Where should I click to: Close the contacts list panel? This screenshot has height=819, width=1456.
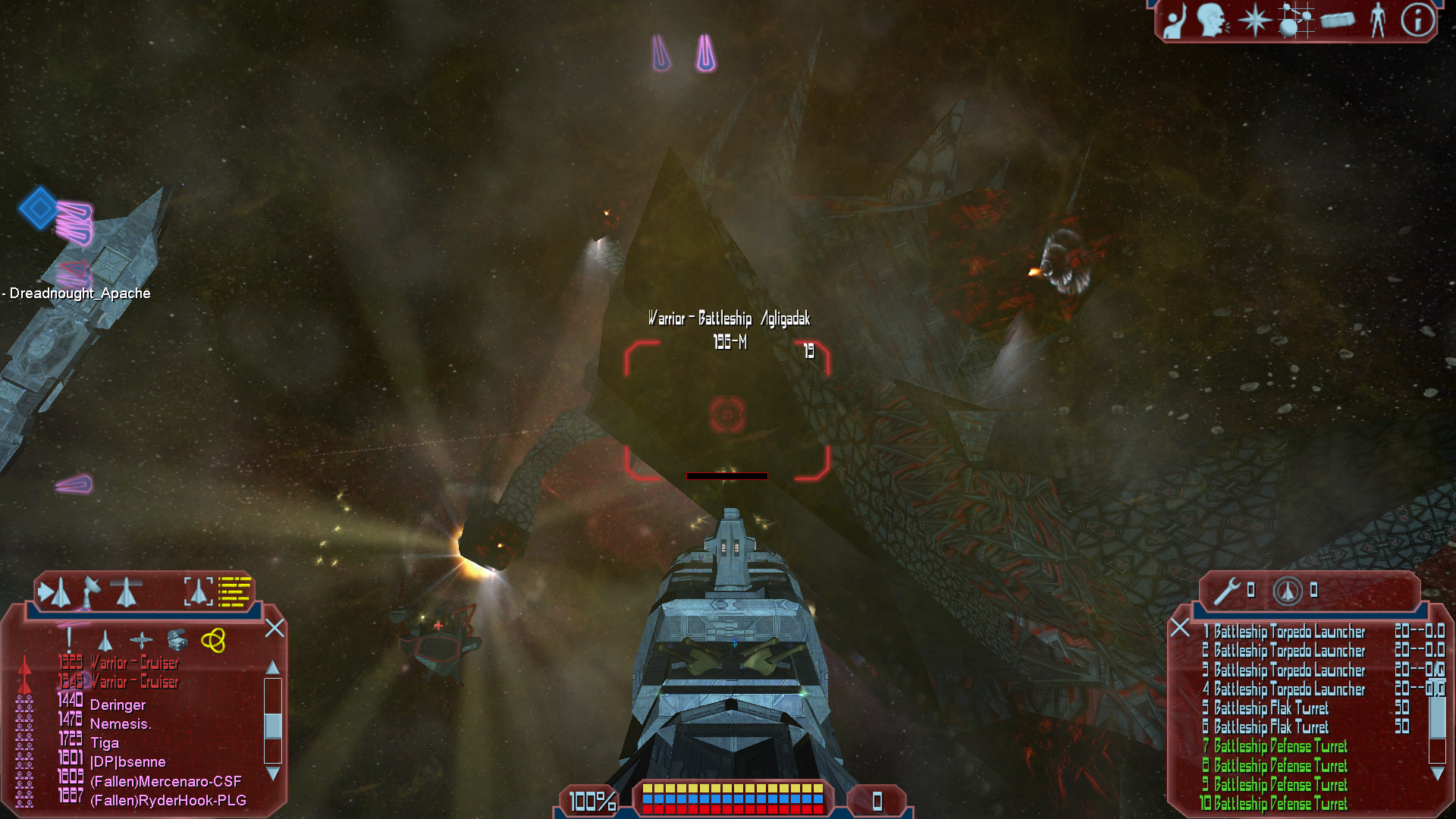coord(275,628)
